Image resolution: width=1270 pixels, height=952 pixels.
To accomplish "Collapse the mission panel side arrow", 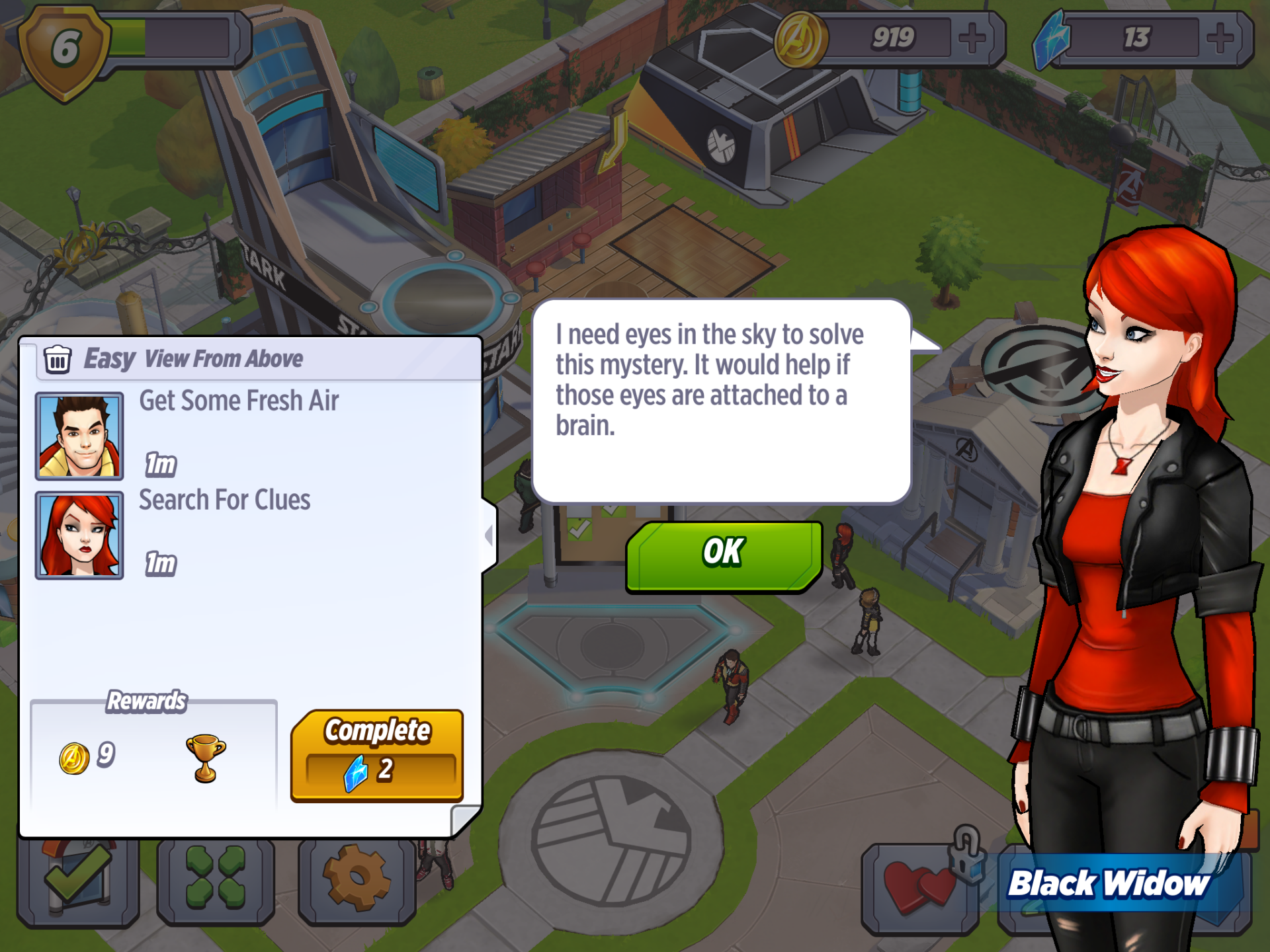I will click(489, 535).
